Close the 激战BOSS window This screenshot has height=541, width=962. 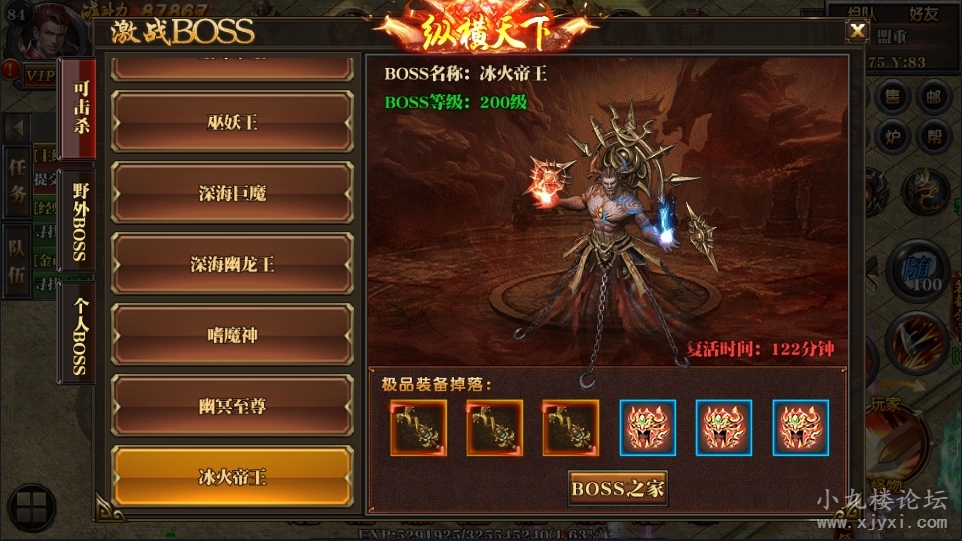pyautogui.click(x=857, y=31)
